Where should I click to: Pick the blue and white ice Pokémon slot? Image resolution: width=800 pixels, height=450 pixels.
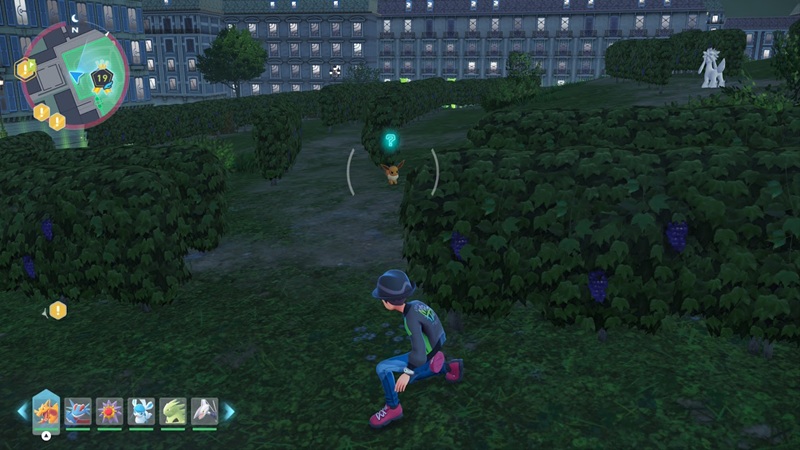pos(141,411)
